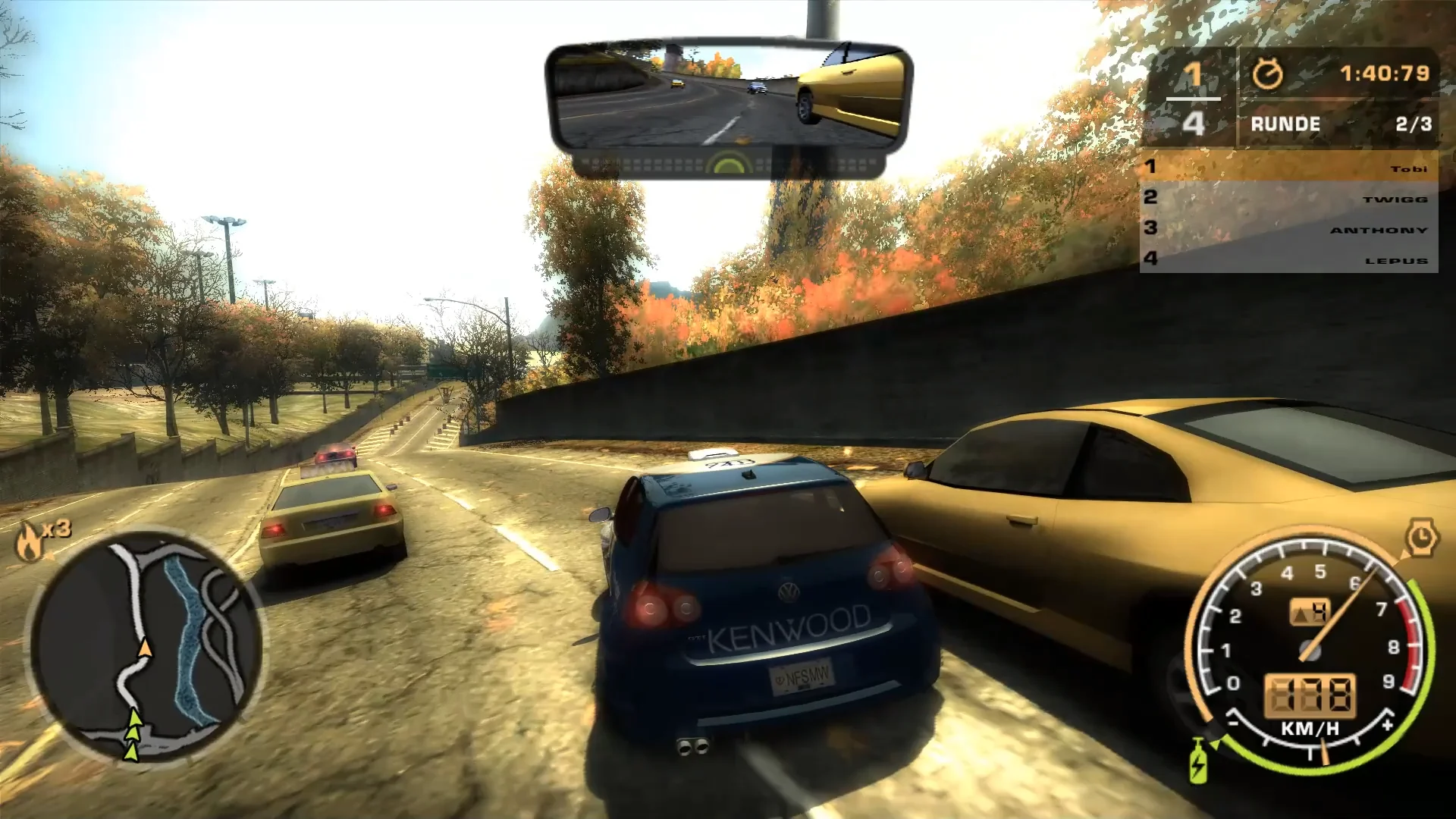Activate the speedbreaker stopwatch icon
The height and width of the screenshot is (819, 1456).
click(x=1421, y=538)
